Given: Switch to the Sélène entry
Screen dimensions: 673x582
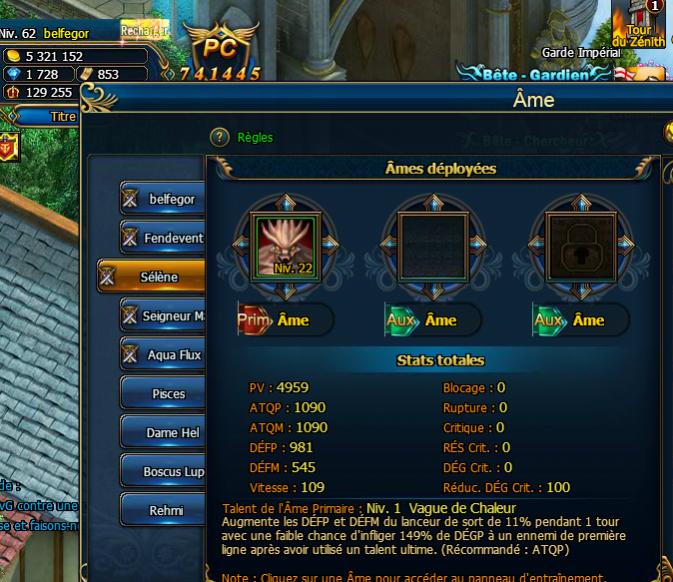Looking at the screenshot, I should (152, 277).
